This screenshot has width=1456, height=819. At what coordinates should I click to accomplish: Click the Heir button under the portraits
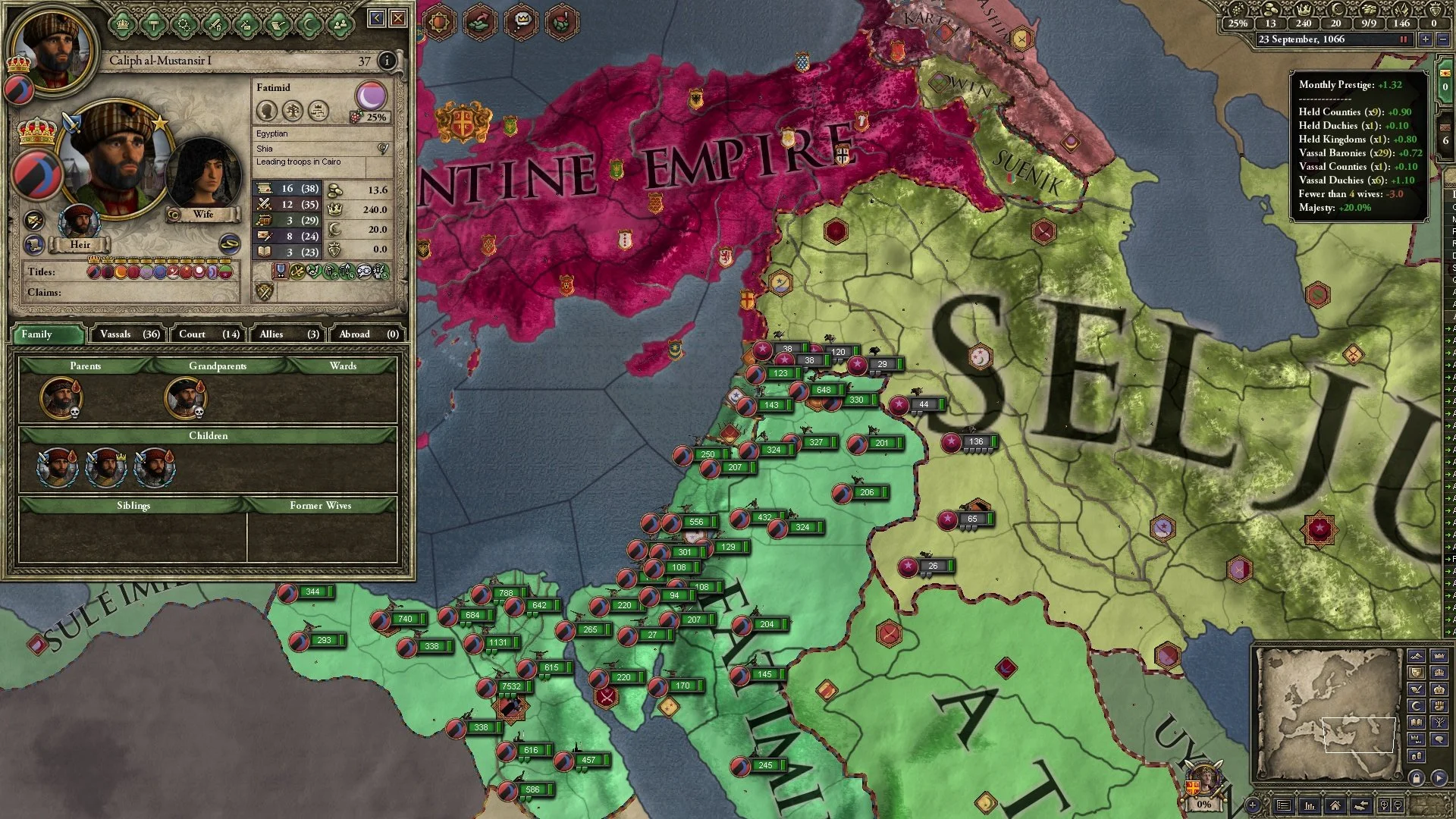[x=80, y=244]
